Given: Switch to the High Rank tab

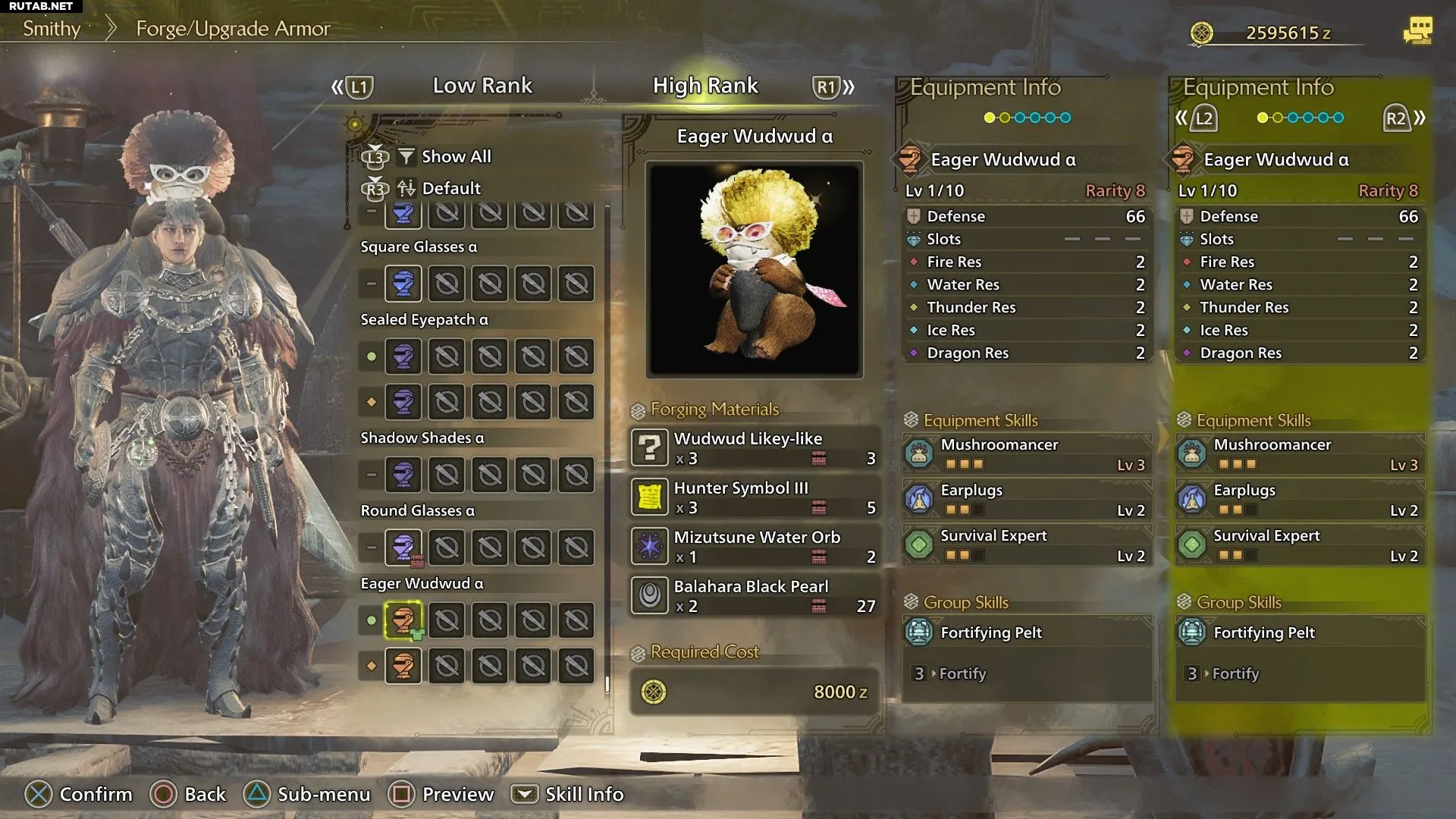Looking at the screenshot, I should 705,86.
